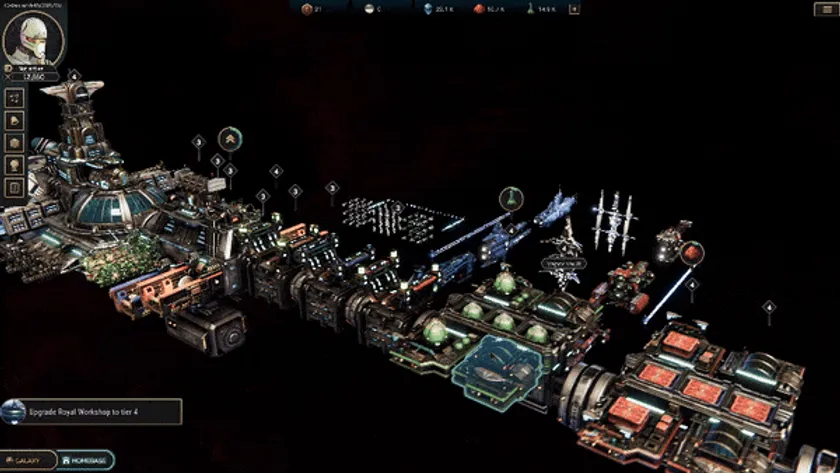Viewport: 840px width, 473px height.
Task: Open the top sidebar icon with dots
Action: coord(15,99)
